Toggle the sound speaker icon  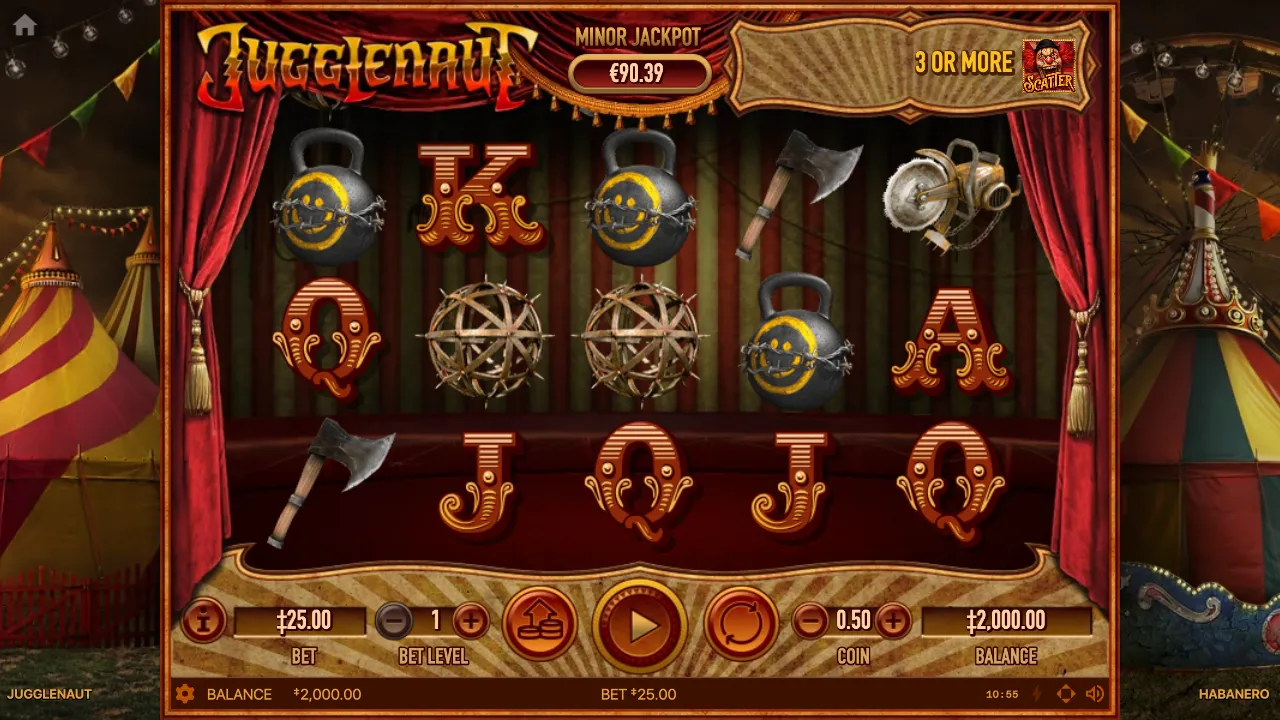coord(1095,694)
